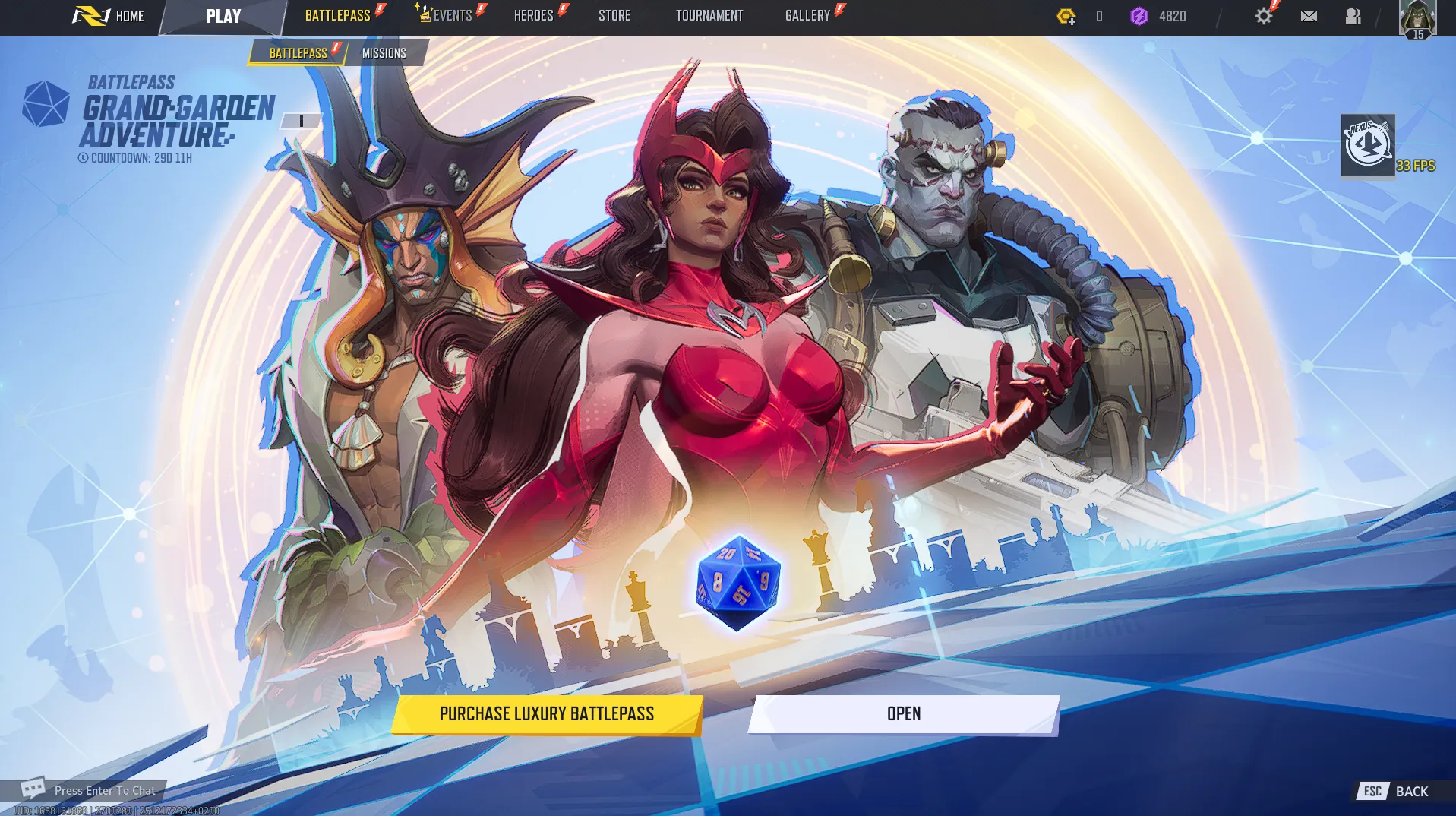The width and height of the screenshot is (1456, 816).
Task: Open the Heroes menu
Action: click(x=533, y=15)
